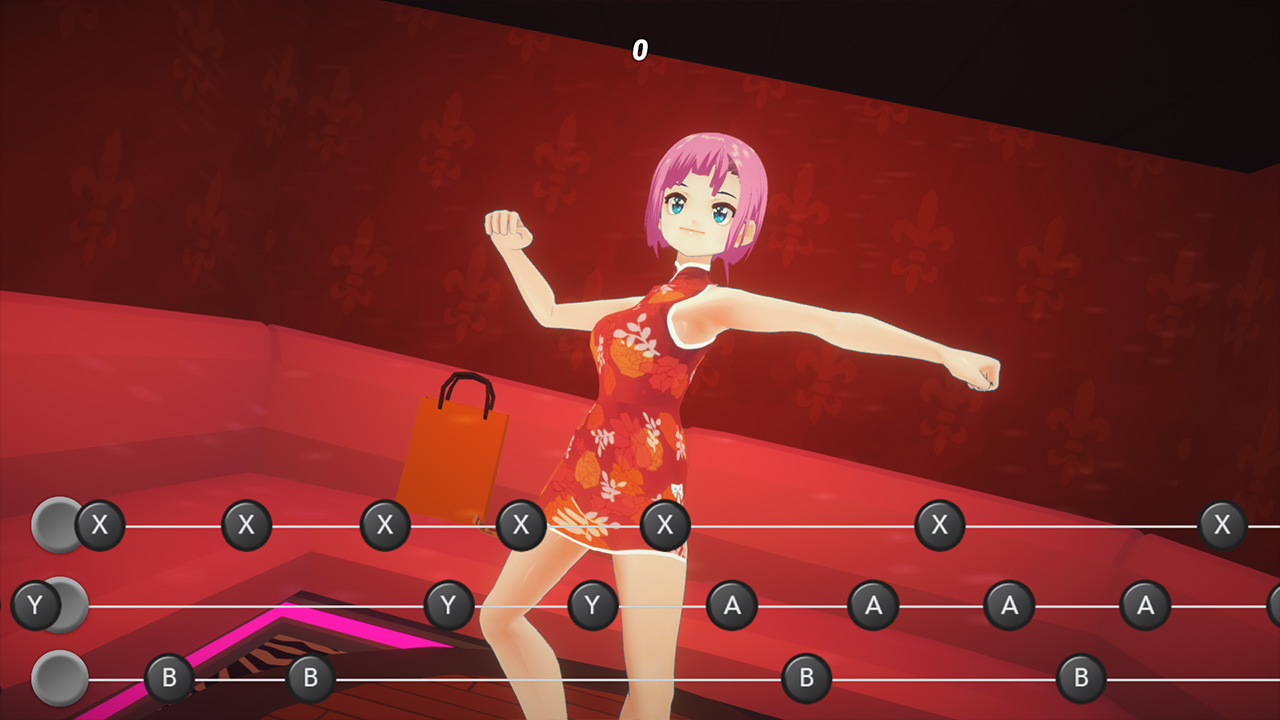Hit the second X note marker

tap(245, 524)
